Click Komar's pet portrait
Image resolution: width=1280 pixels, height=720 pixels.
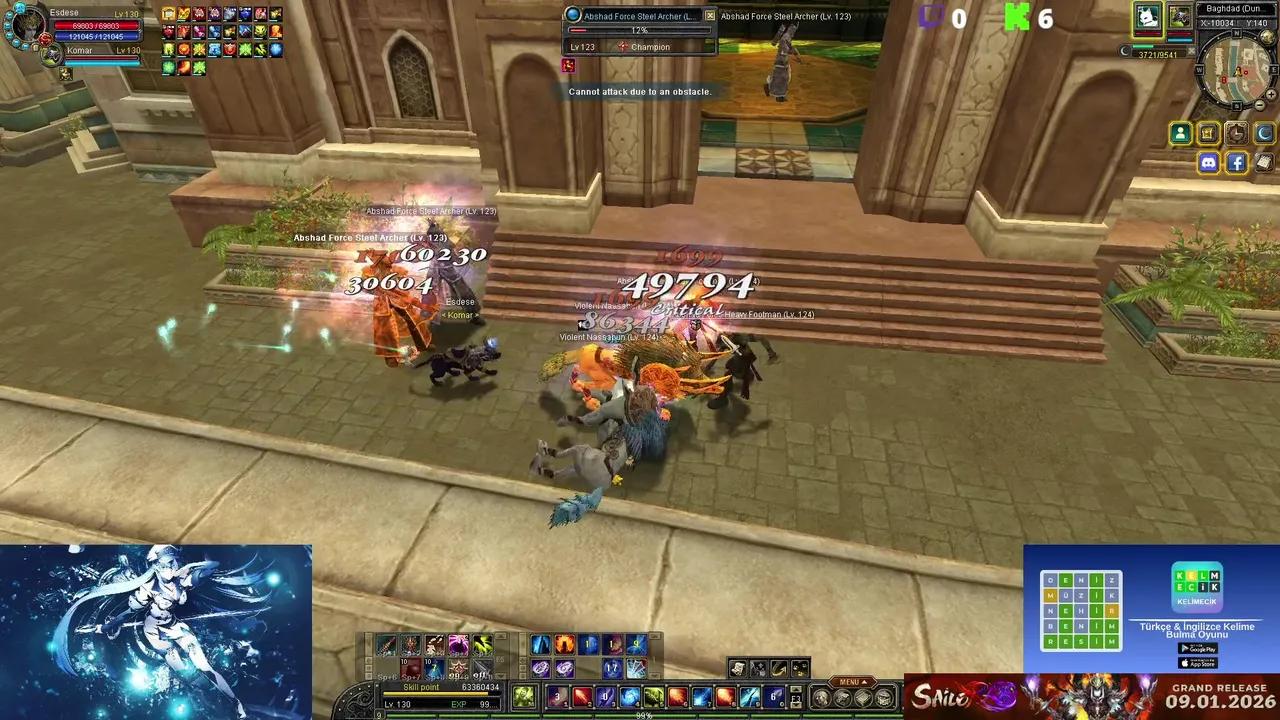tap(52, 55)
